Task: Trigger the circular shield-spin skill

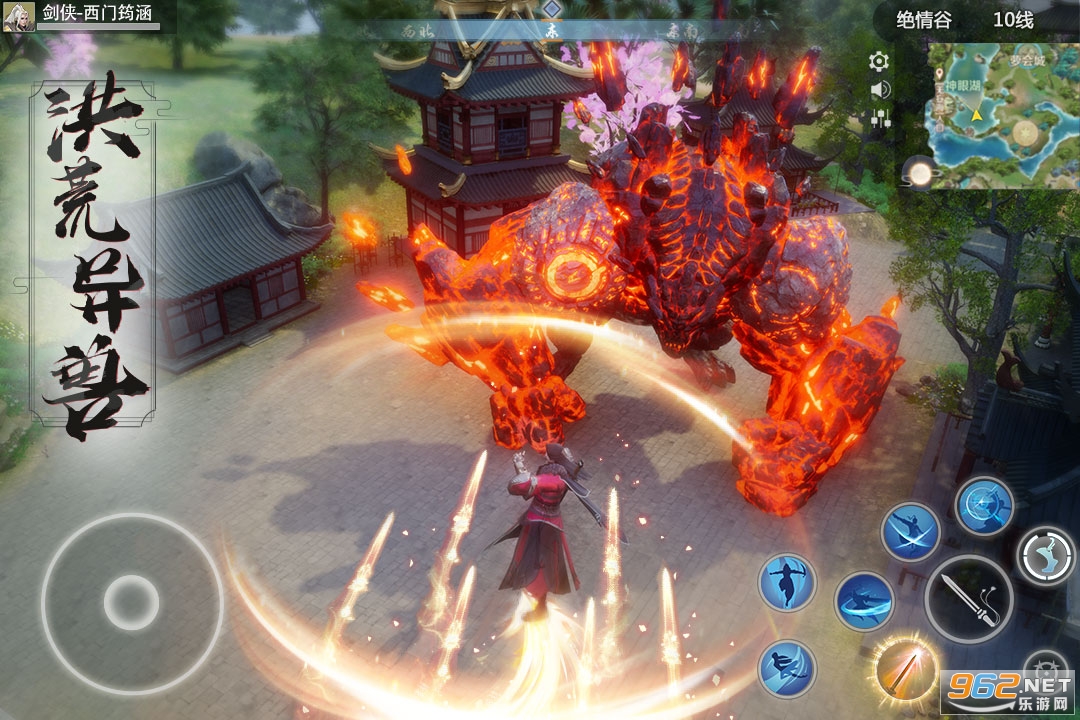Action: point(985,506)
